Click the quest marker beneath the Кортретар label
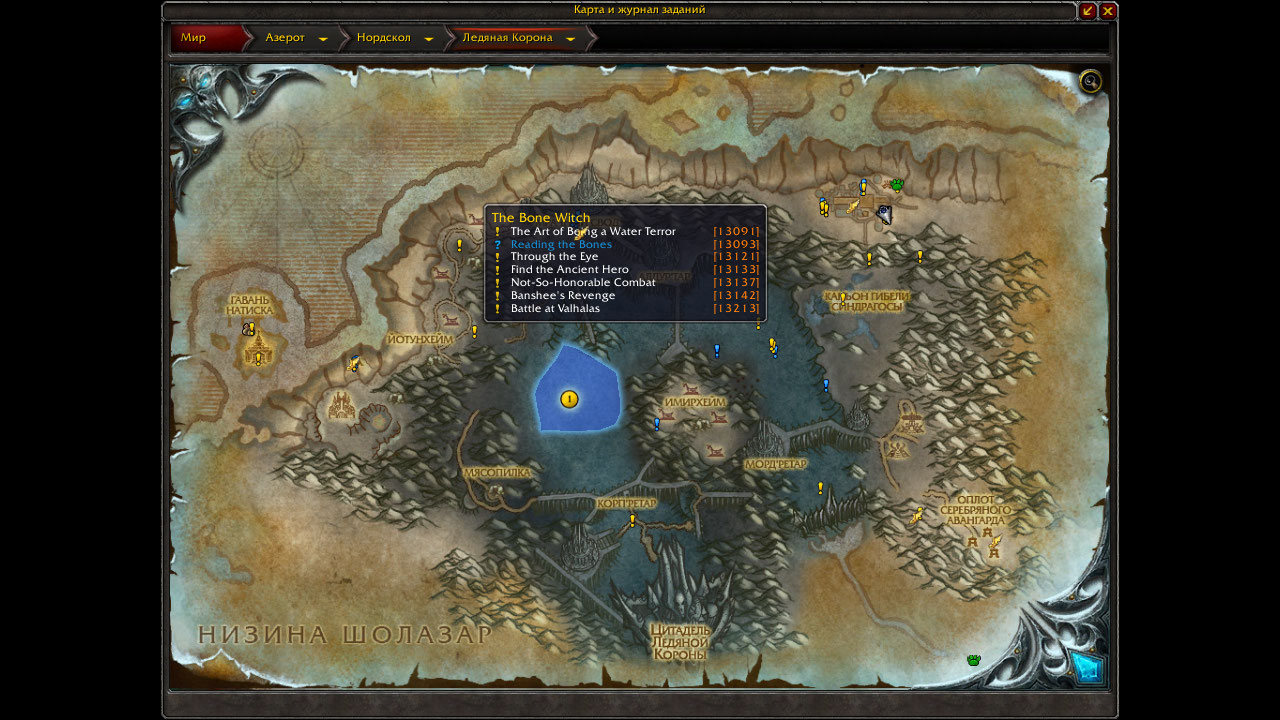1280x720 pixels. (632, 520)
